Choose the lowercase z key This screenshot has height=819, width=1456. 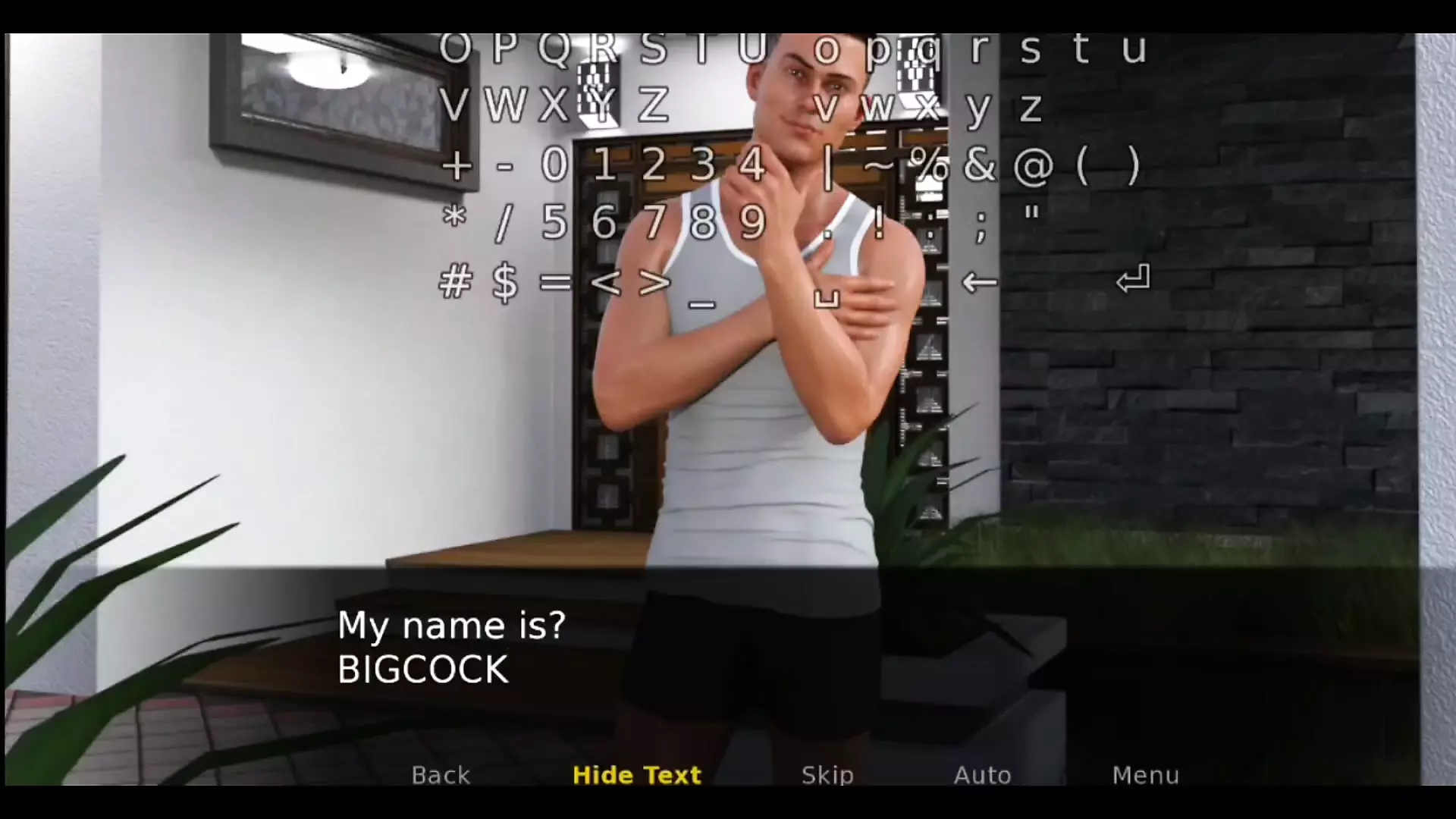1030,107
